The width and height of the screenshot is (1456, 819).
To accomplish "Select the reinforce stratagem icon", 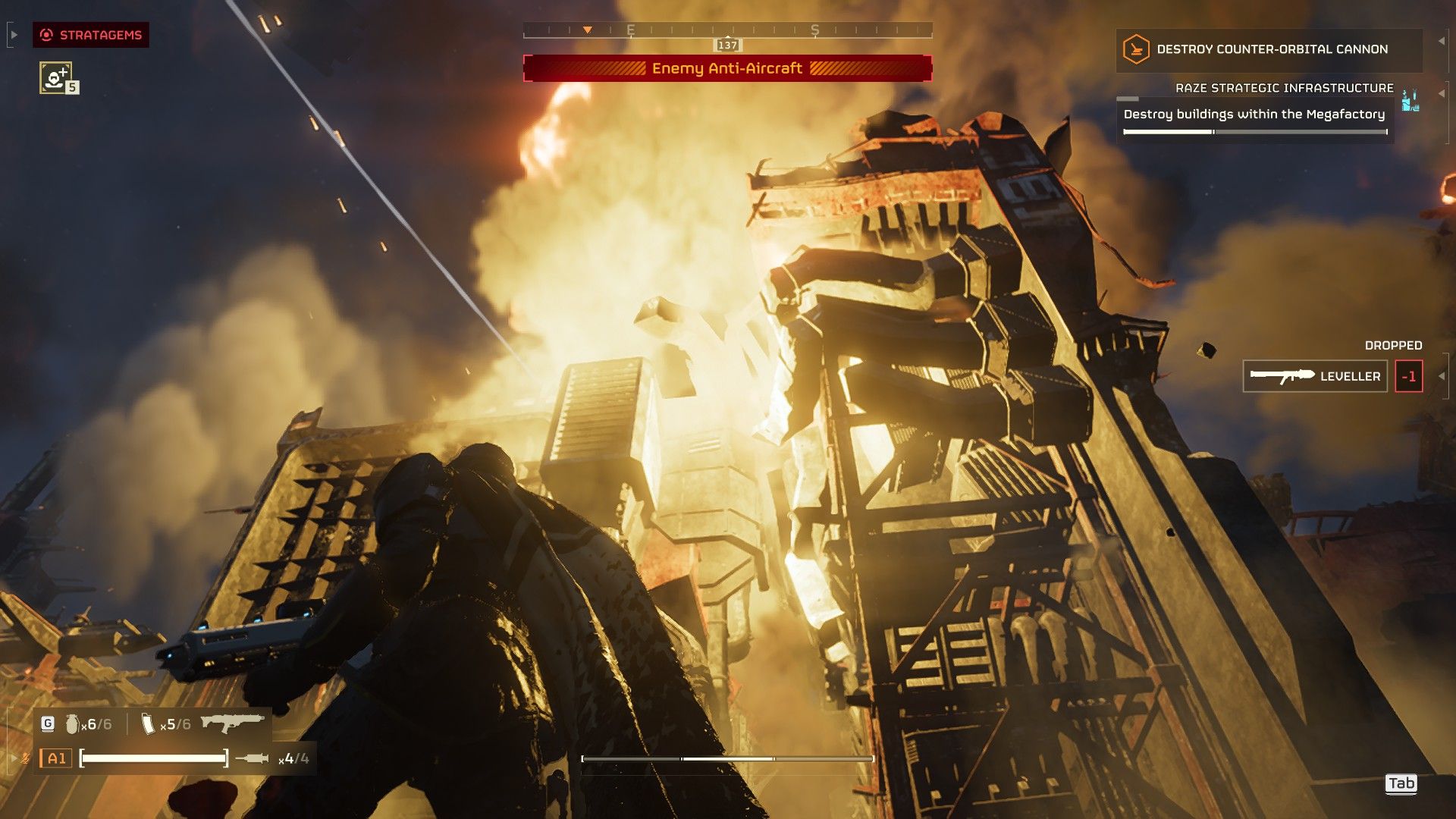I will point(55,77).
